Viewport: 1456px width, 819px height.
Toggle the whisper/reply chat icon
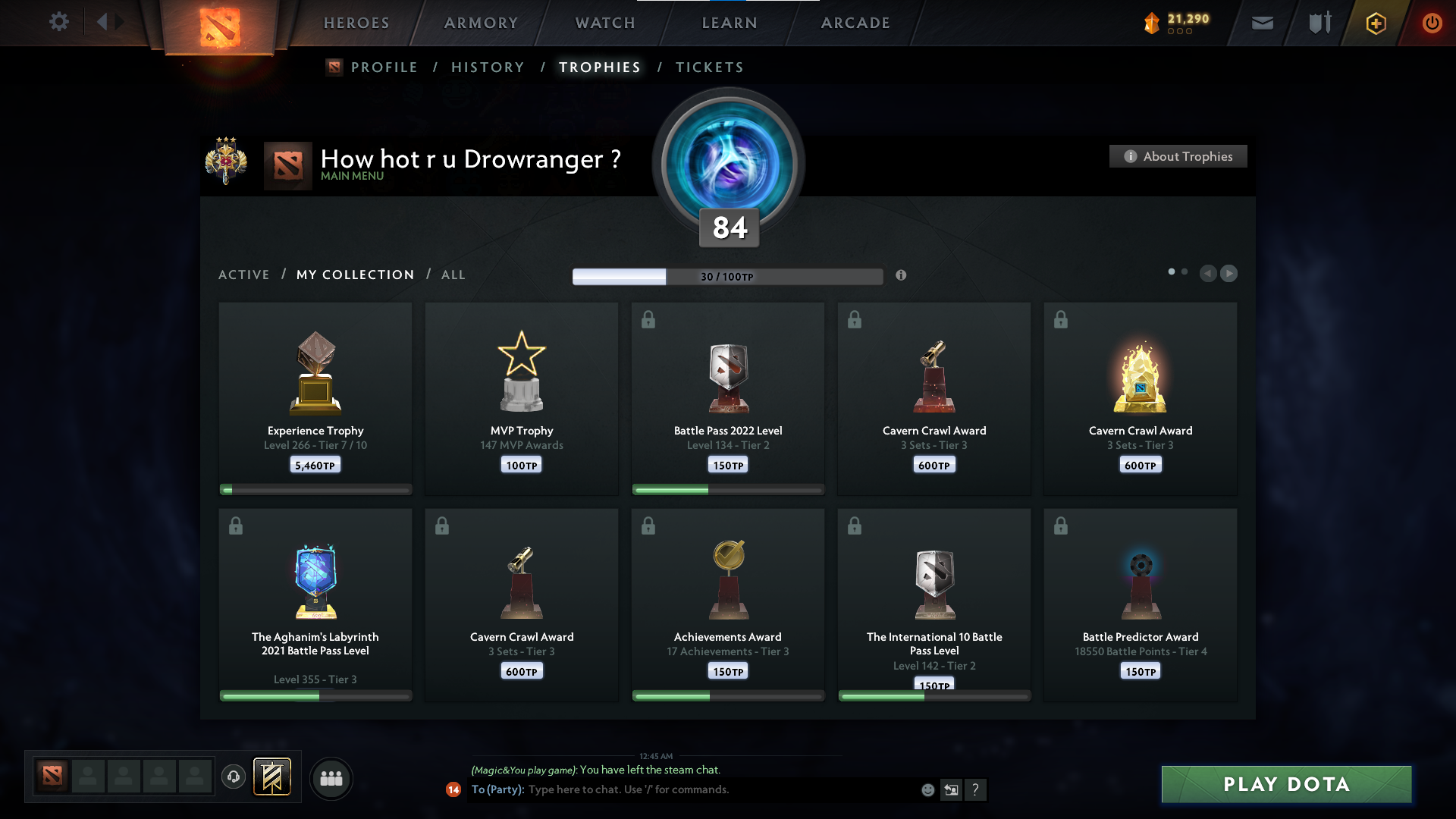click(x=951, y=789)
